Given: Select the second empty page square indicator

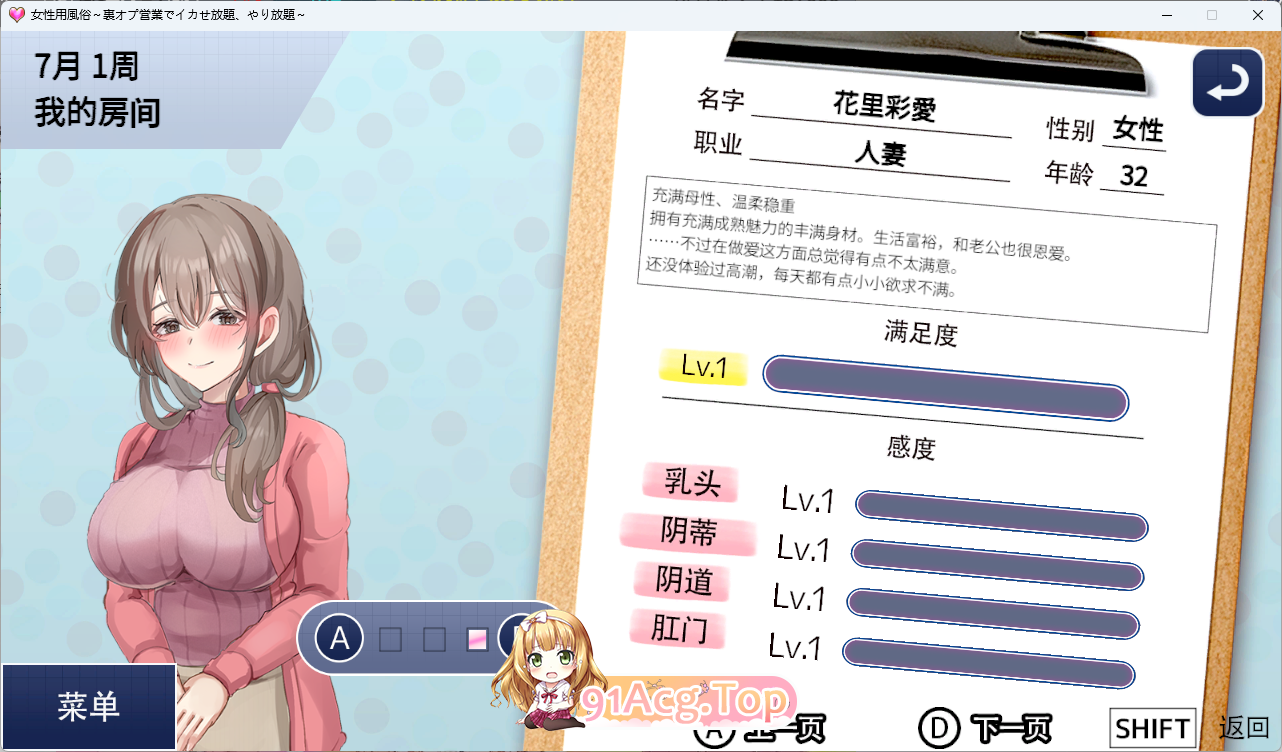Looking at the screenshot, I should [432, 637].
